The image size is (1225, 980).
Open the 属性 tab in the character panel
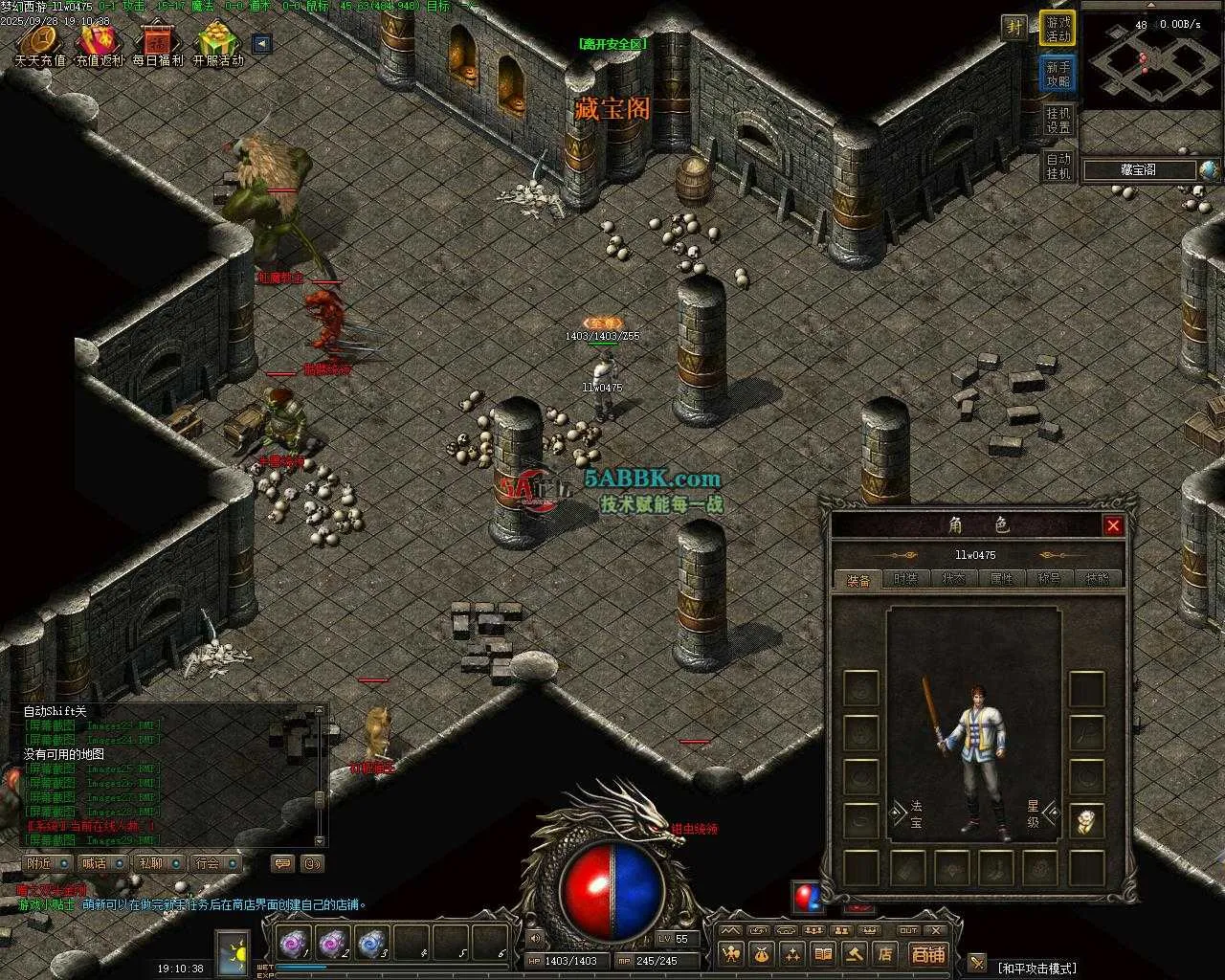tap(1001, 579)
